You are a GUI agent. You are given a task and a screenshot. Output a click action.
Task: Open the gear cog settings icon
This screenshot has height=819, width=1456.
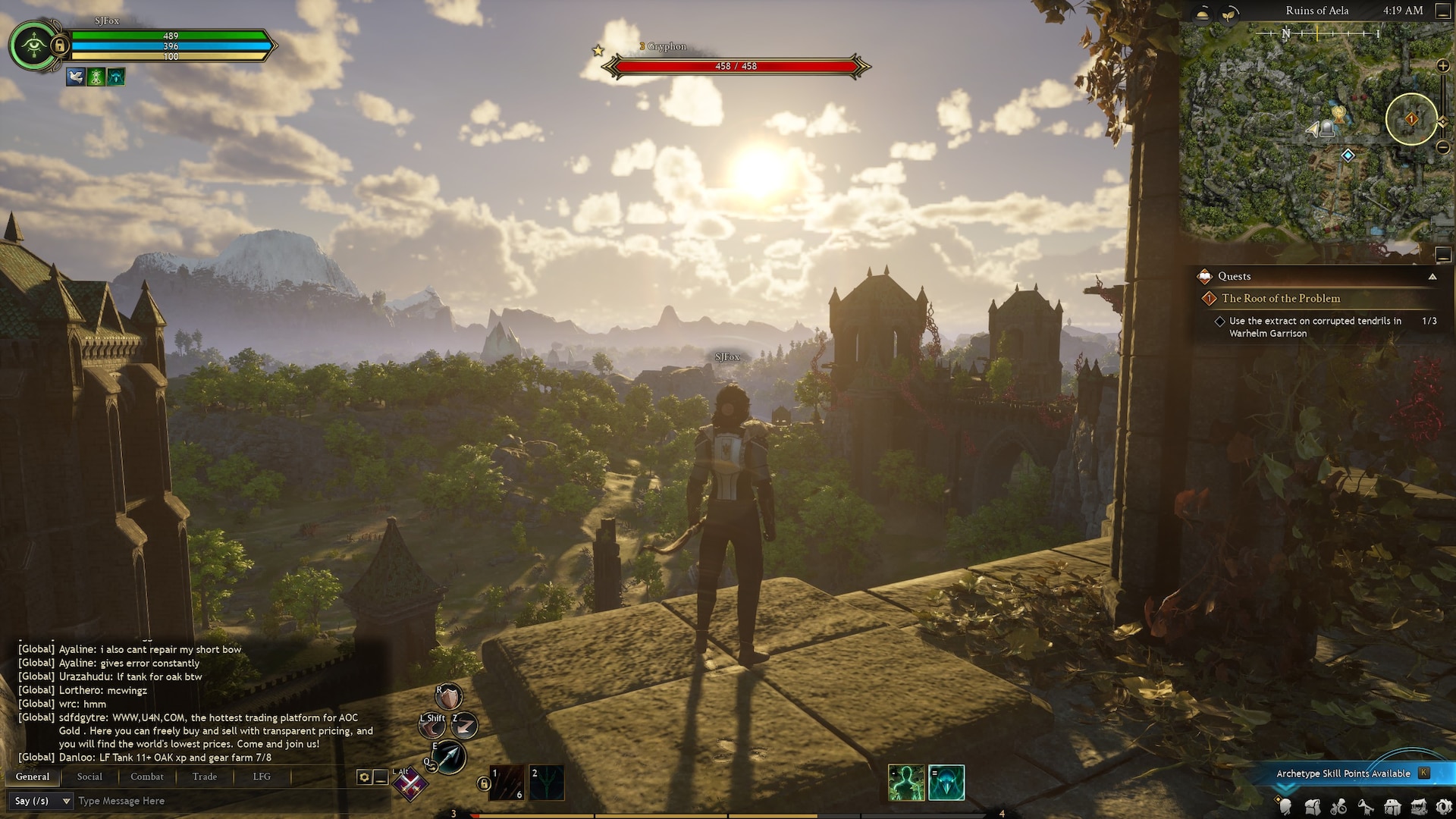(x=1444, y=807)
